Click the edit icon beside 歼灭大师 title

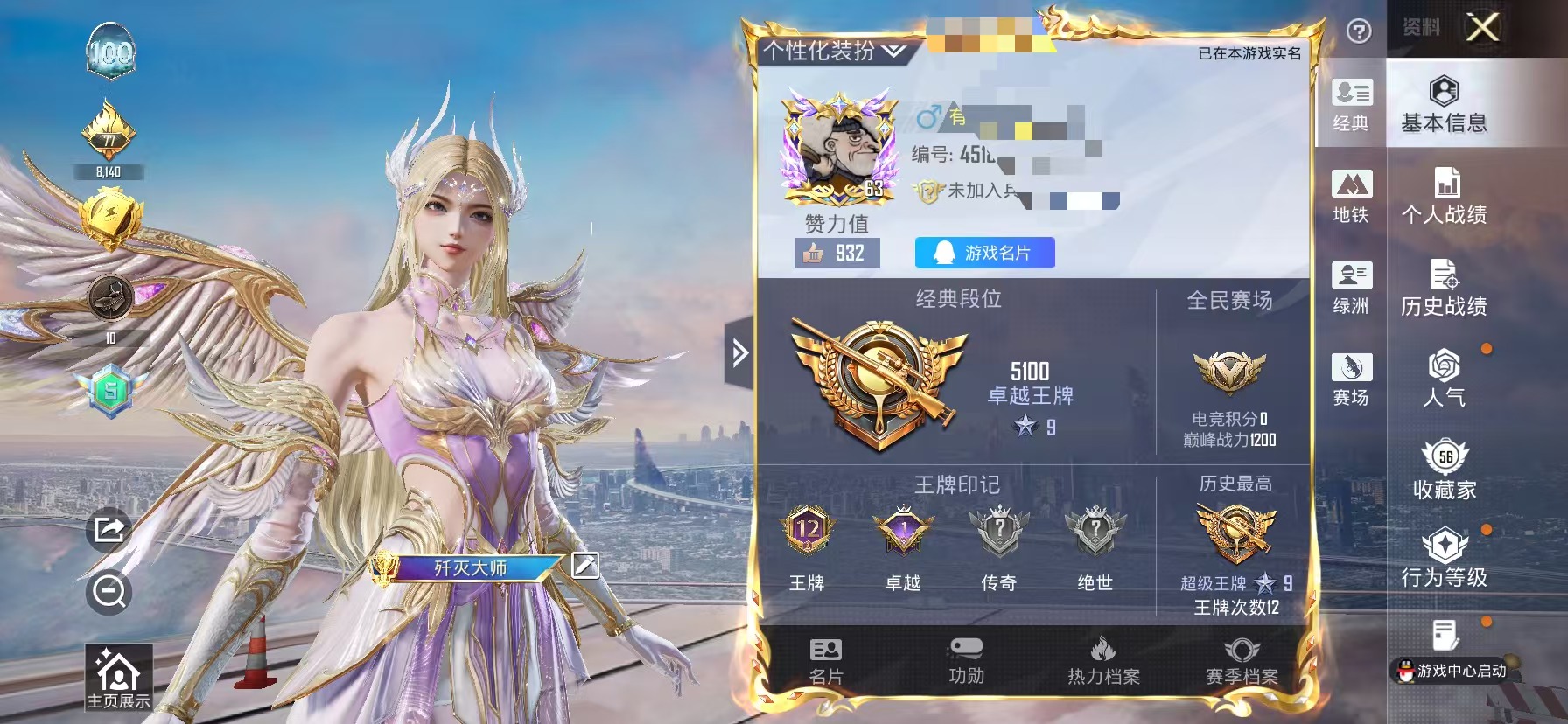tap(584, 567)
